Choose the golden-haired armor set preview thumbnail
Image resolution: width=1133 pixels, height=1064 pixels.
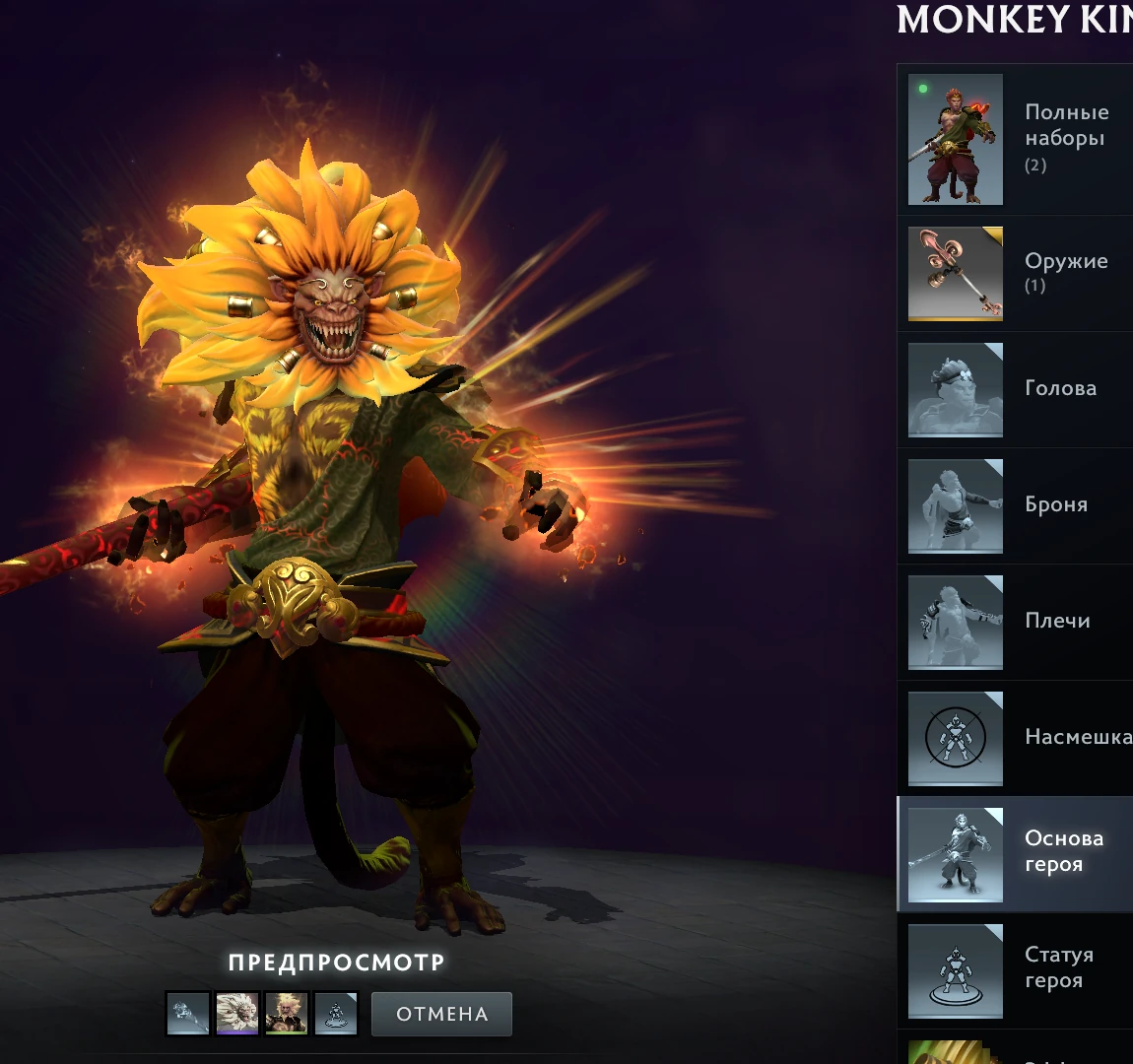[x=287, y=1014]
